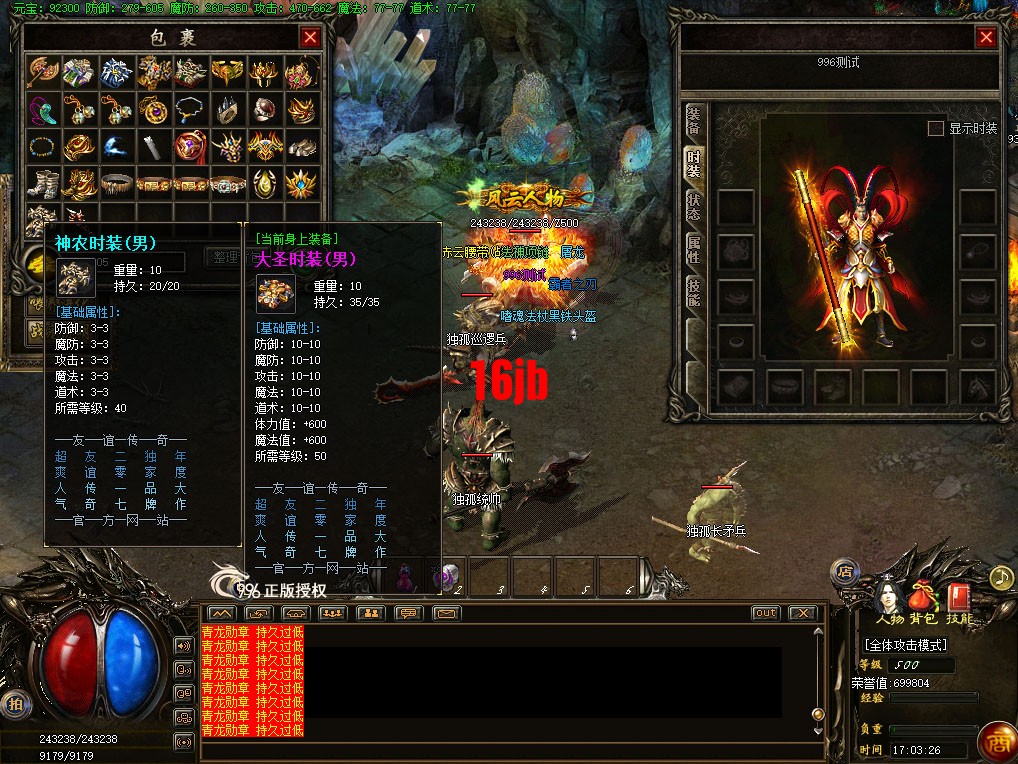Close the character equipment panel
Screen dimensions: 1018x764
(x=986, y=38)
